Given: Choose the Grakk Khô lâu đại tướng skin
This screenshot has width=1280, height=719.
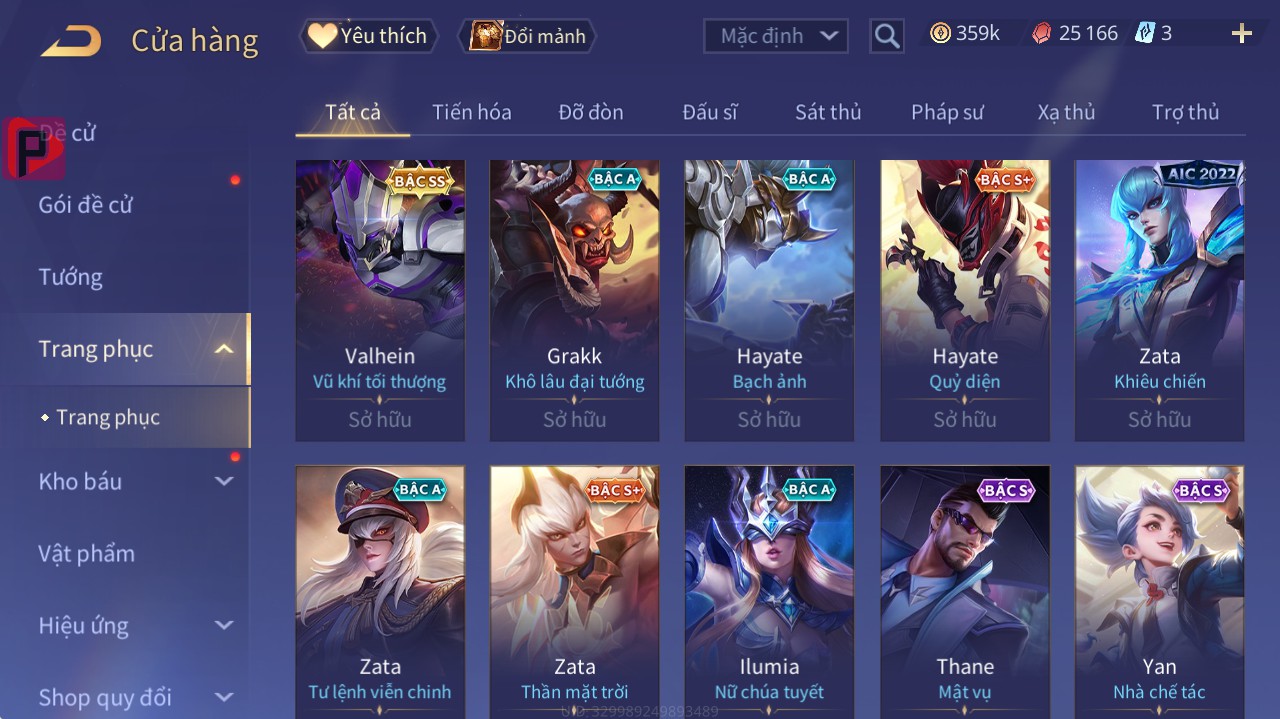Looking at the screenshot, I should coord(575,300).
